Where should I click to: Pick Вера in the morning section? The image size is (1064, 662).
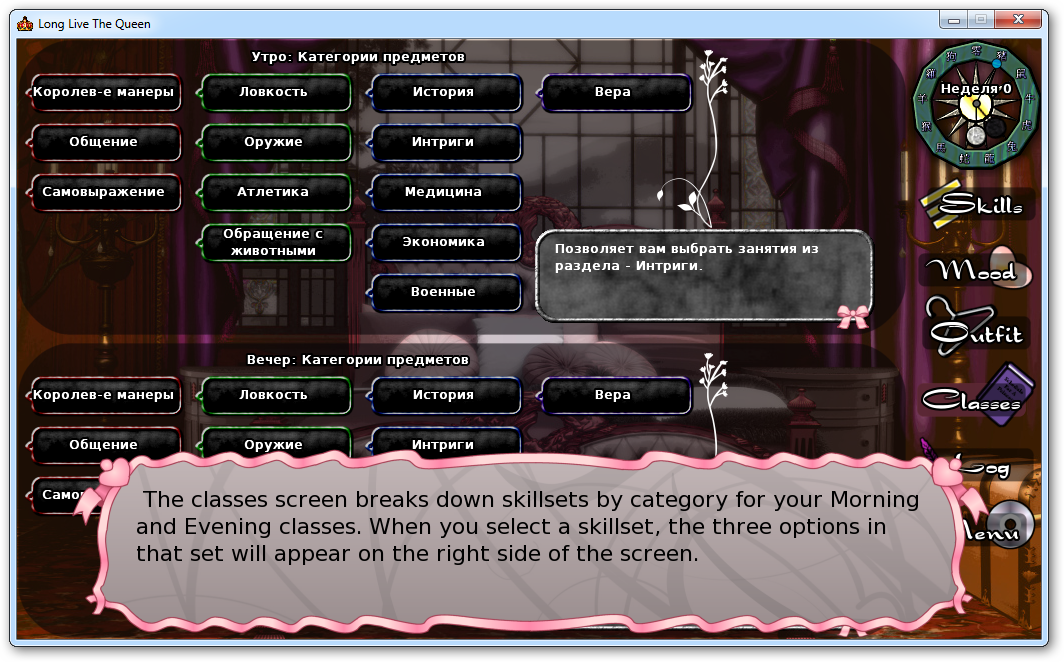pyautogui.click(x=614, y=92)
